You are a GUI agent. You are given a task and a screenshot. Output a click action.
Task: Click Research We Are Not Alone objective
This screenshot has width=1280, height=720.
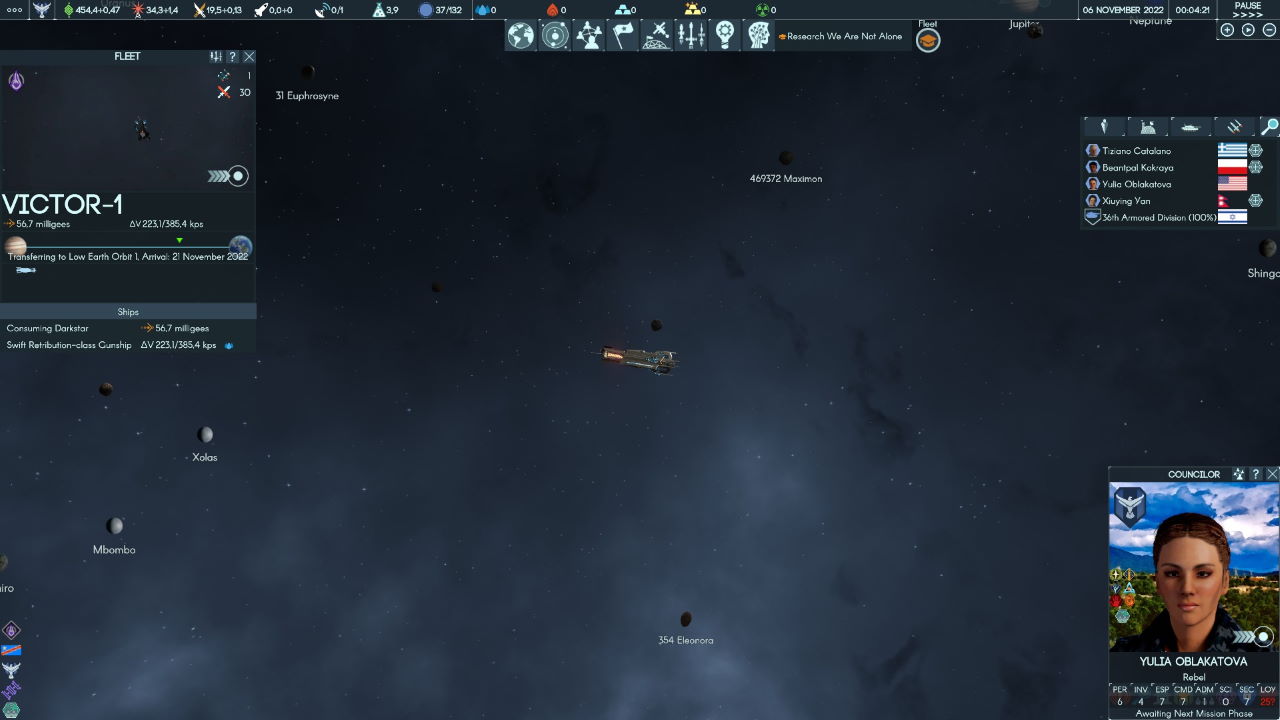pyautogui.click(x=844, y=37)
